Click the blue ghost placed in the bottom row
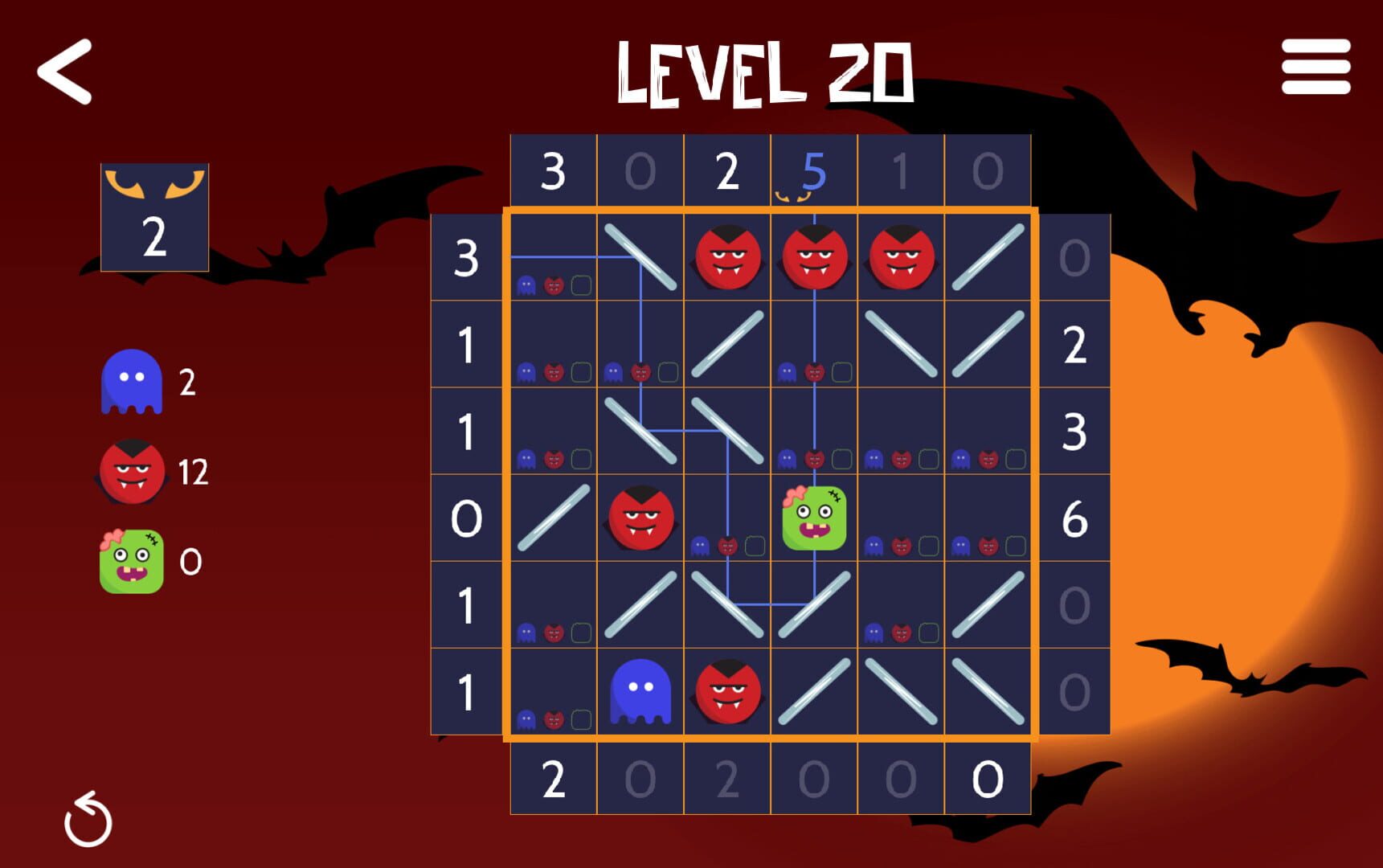This screenshot has width=1383, height=868. tap(640, 690)
